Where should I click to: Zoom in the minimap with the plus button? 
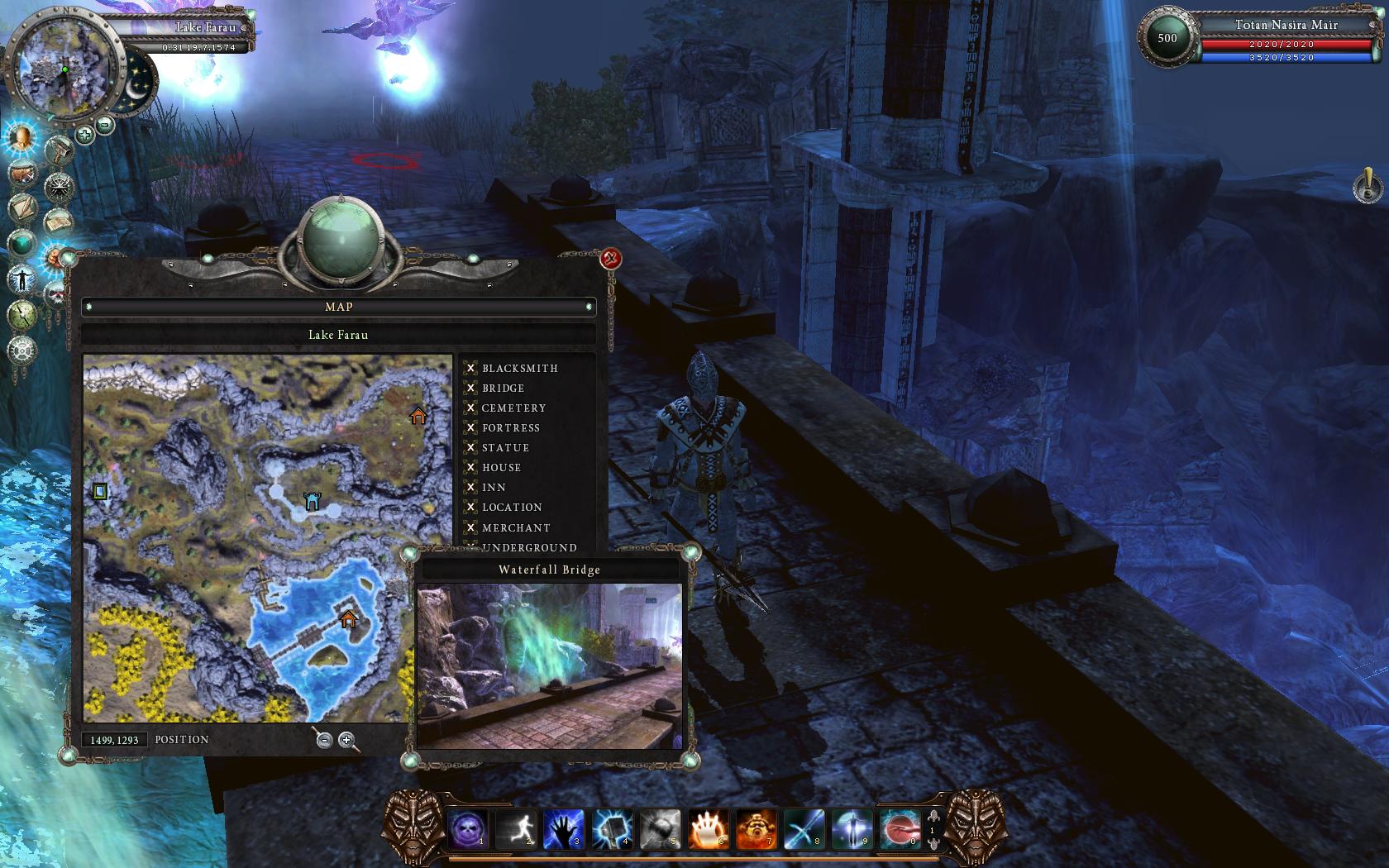[x=84, y=134]
